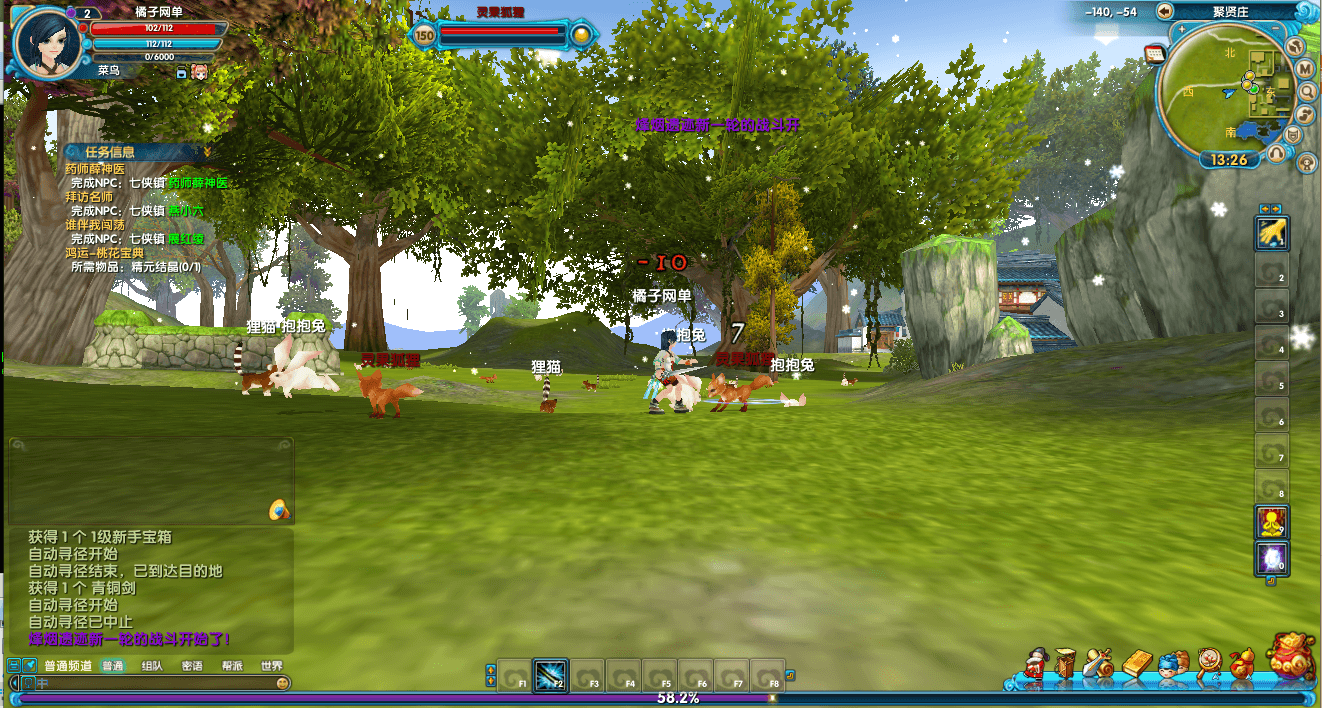Click the back arrow next to 聚贤庄

click(x=1164, y=11)
